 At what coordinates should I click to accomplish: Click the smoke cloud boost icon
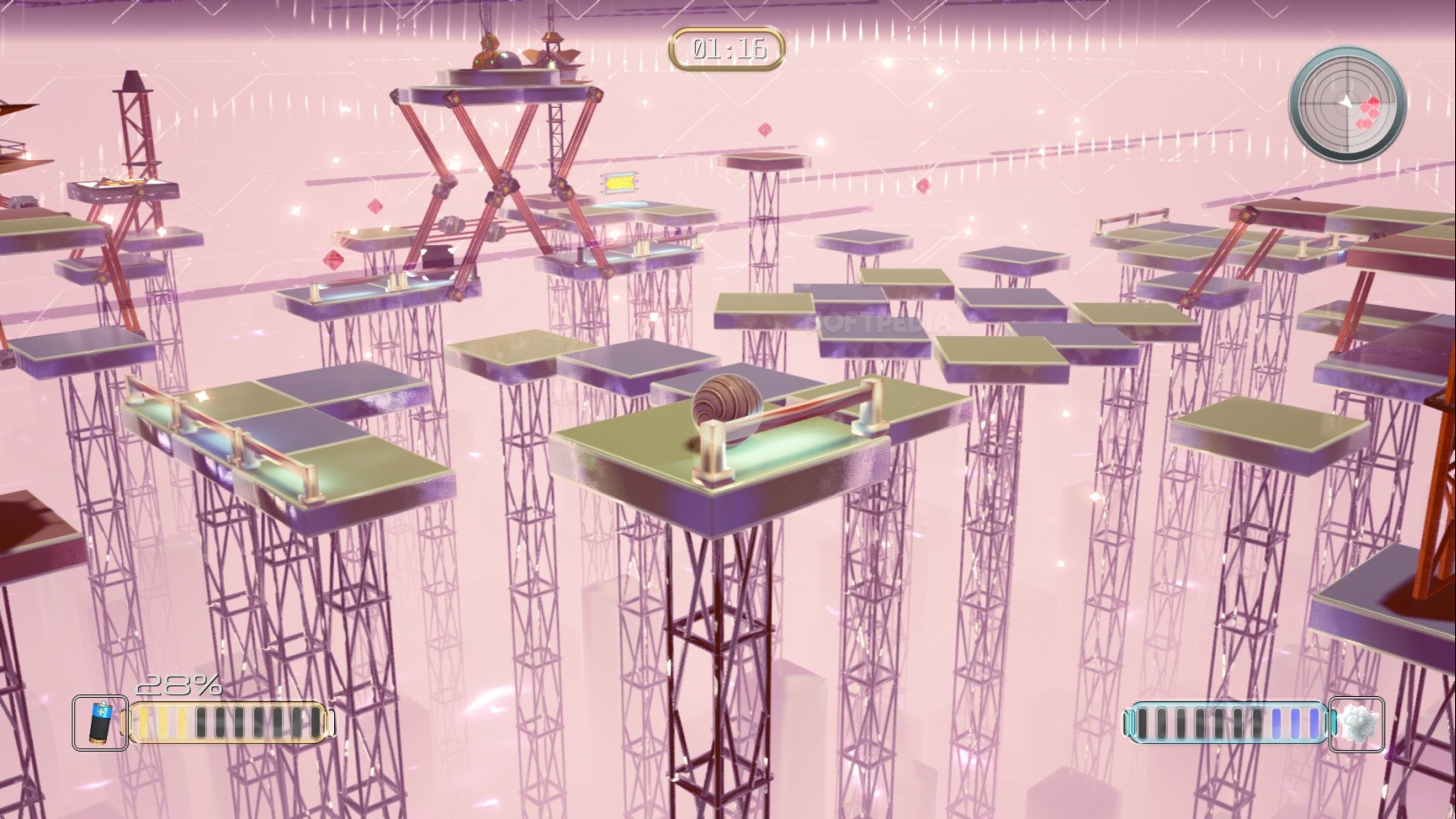(x=1358, y=723)
